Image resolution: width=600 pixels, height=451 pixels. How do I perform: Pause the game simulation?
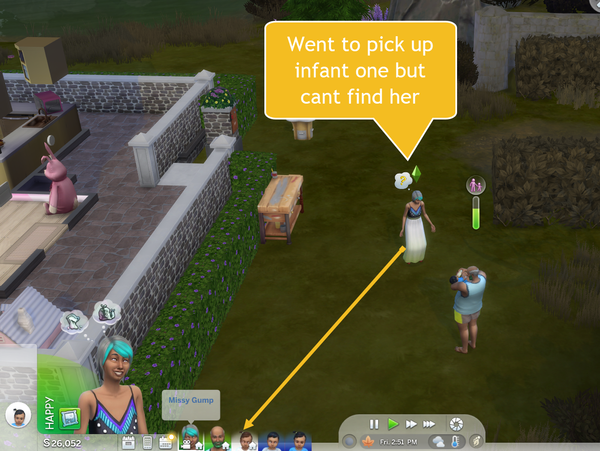(x=374, y=423)
